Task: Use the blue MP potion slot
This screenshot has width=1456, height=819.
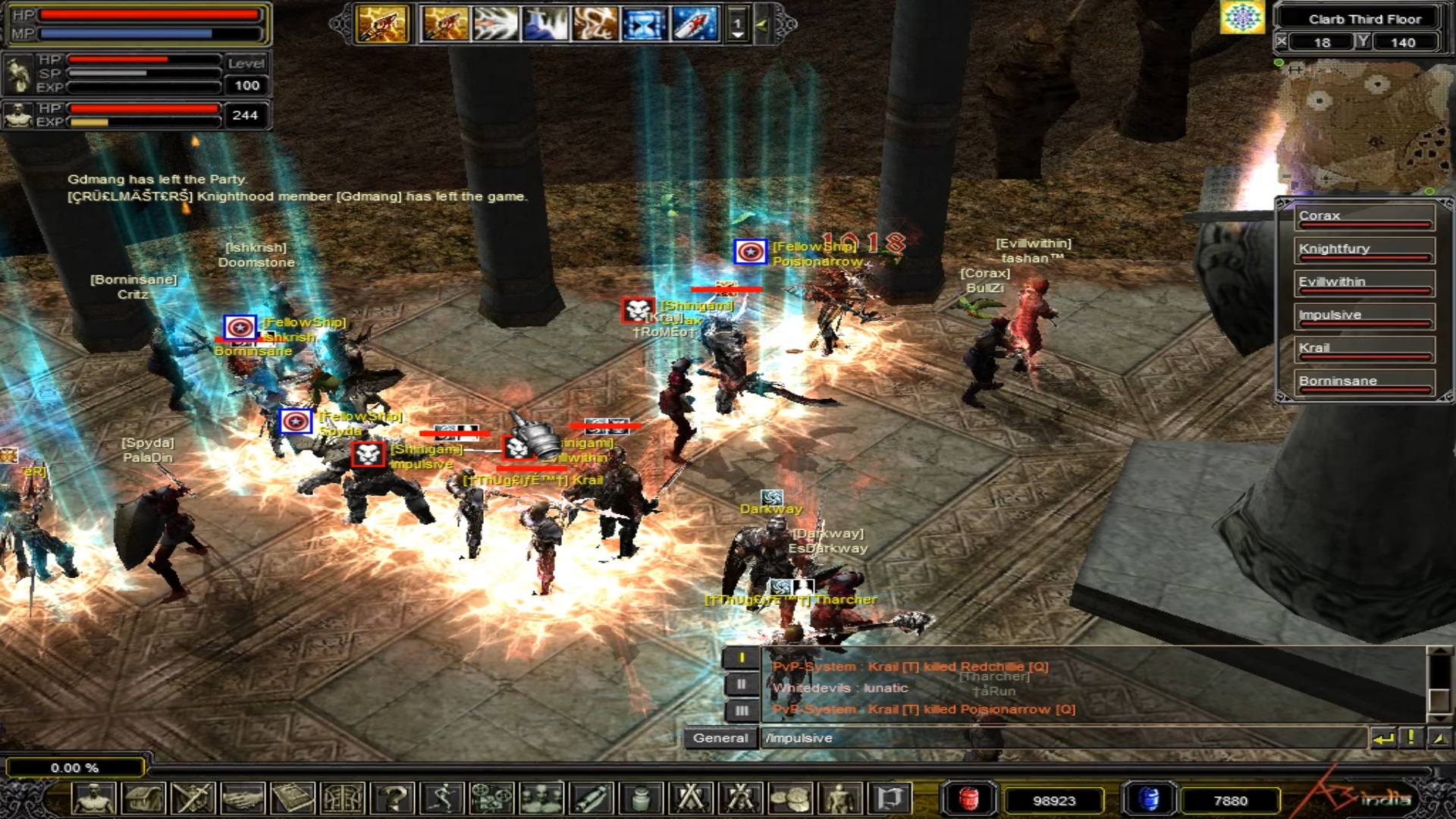Action: pos(1149,799)
